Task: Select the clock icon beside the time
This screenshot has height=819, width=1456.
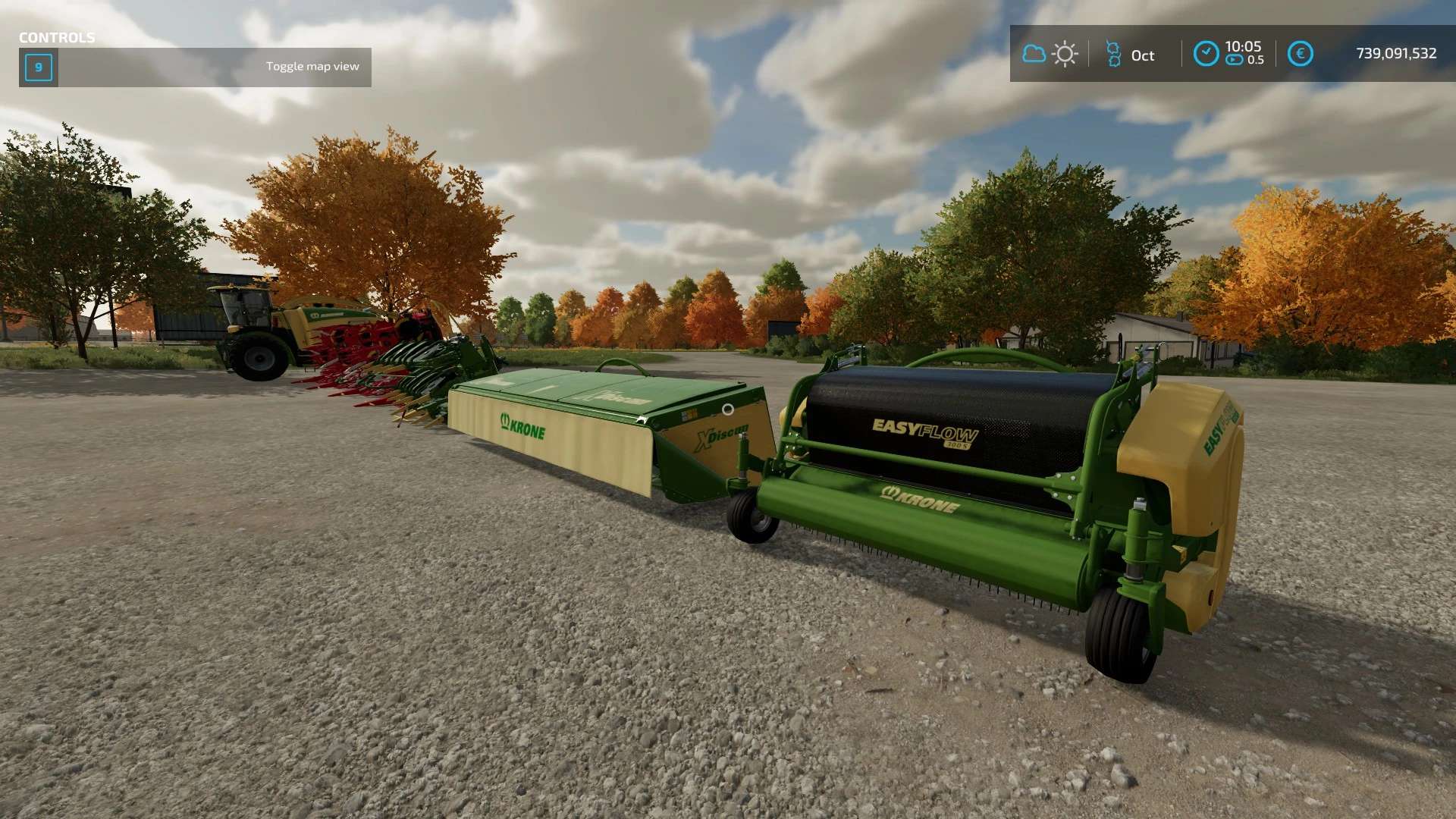Action: coord(1206,54)
